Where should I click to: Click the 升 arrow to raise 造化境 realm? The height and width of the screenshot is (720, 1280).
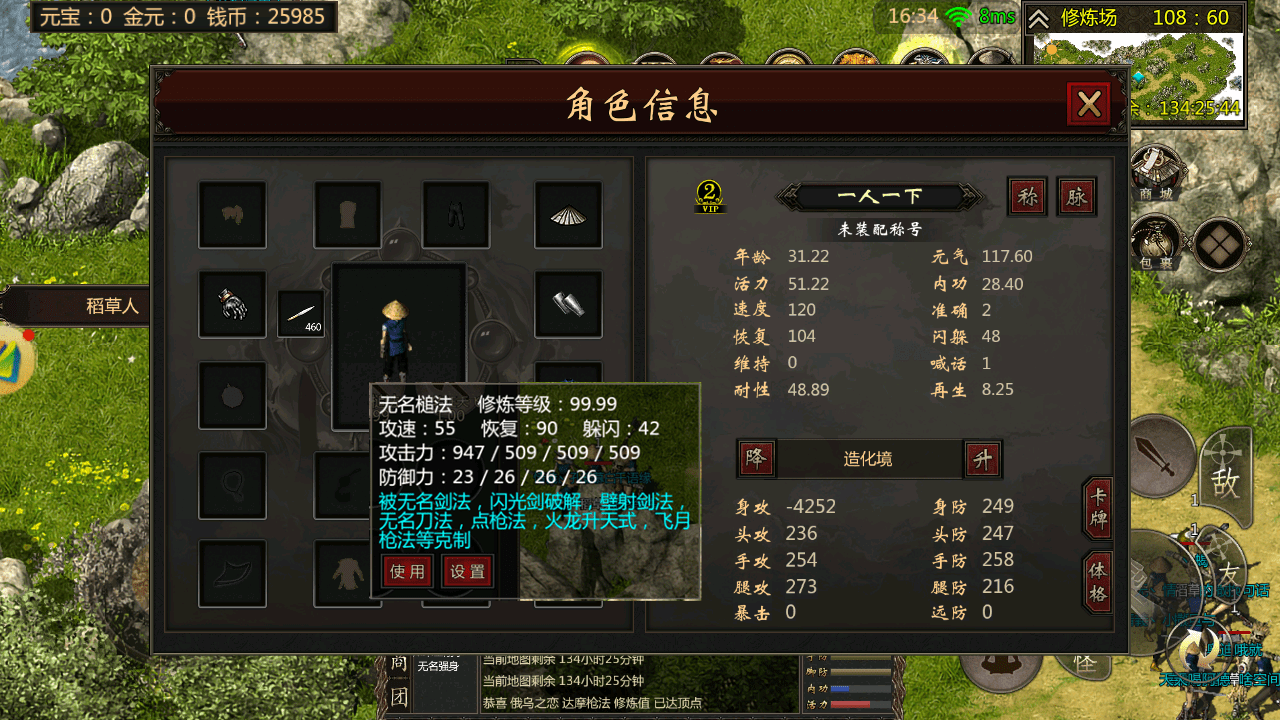983,459
